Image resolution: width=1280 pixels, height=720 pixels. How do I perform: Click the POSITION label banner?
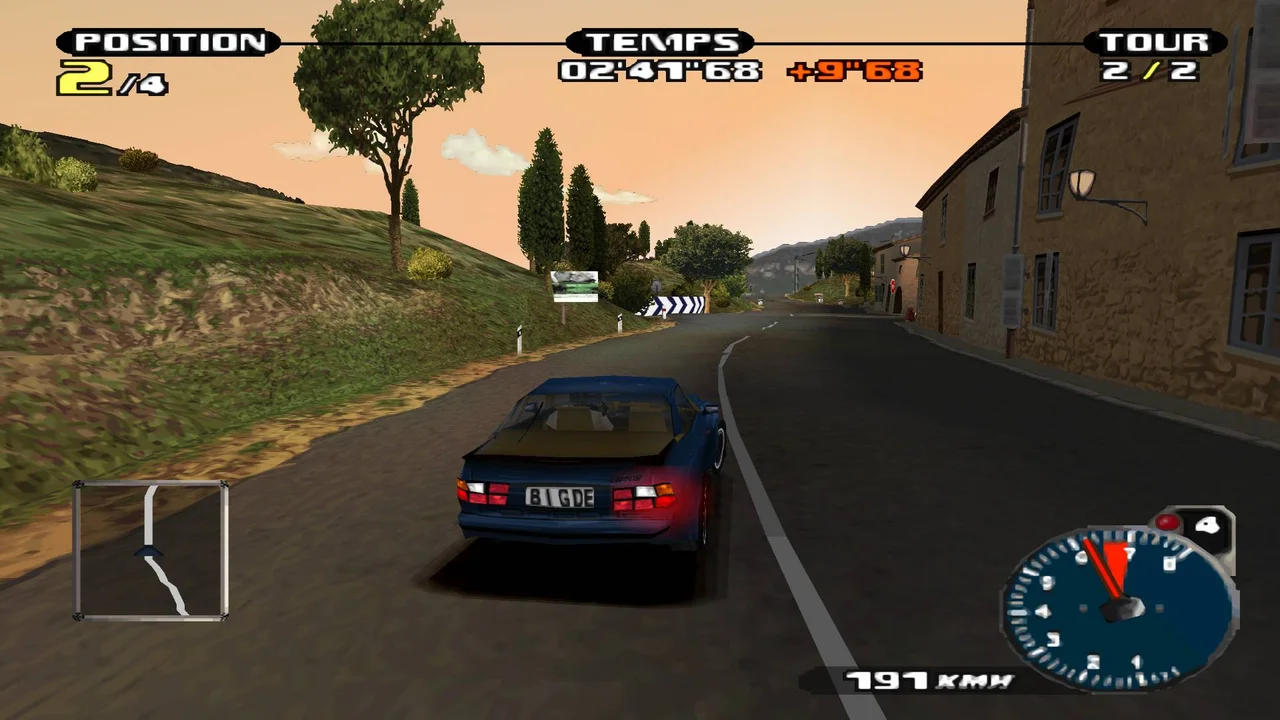(165, 42)
